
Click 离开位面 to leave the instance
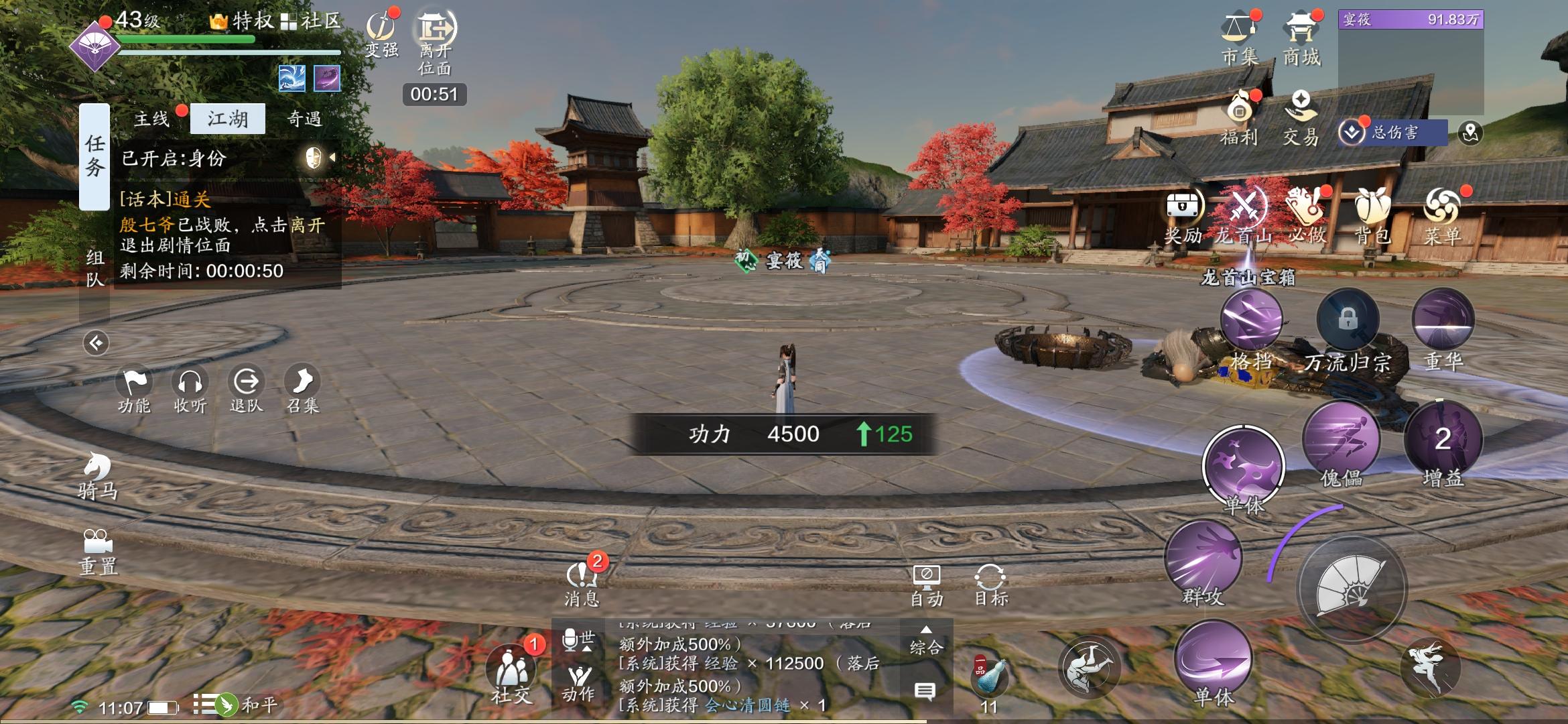(436, 40)
